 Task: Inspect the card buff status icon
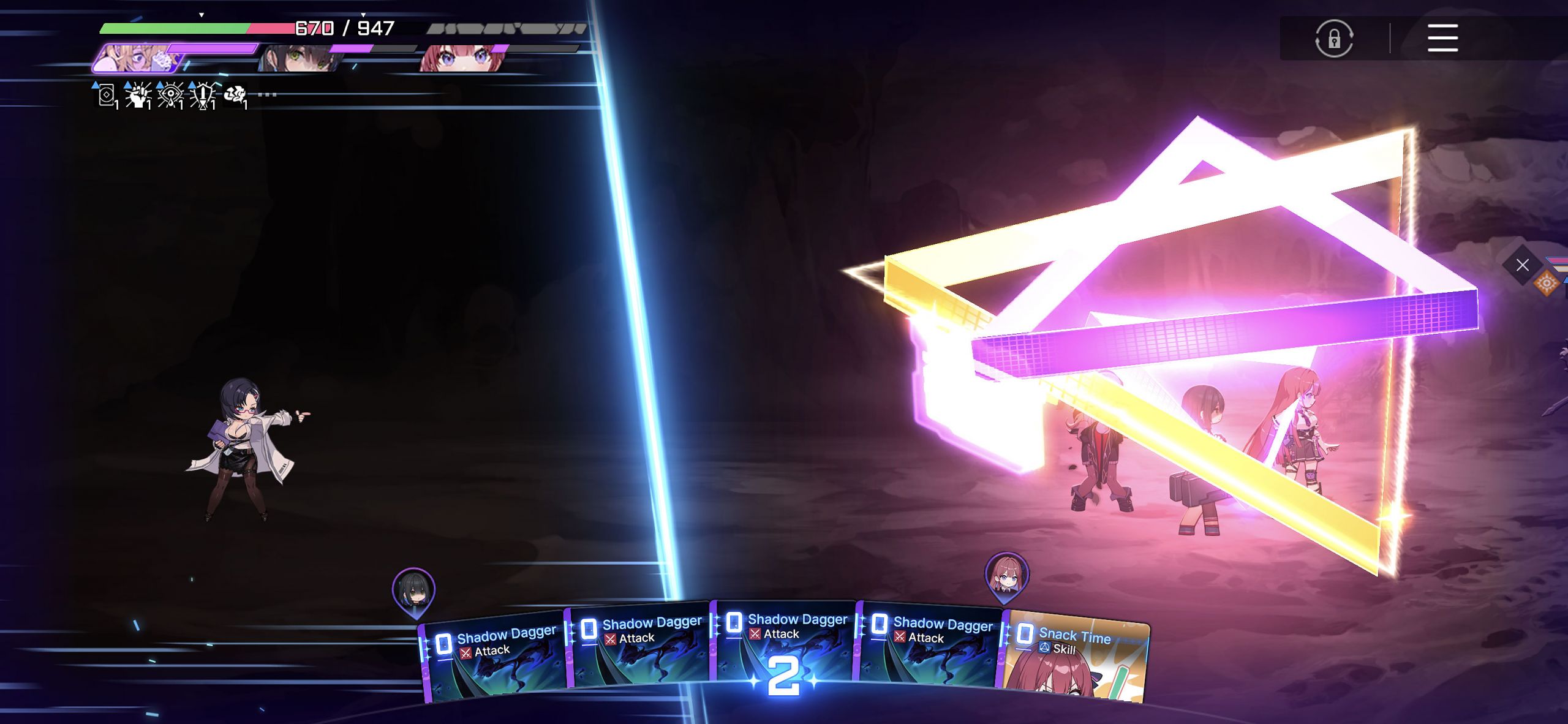tap(106, 96)
